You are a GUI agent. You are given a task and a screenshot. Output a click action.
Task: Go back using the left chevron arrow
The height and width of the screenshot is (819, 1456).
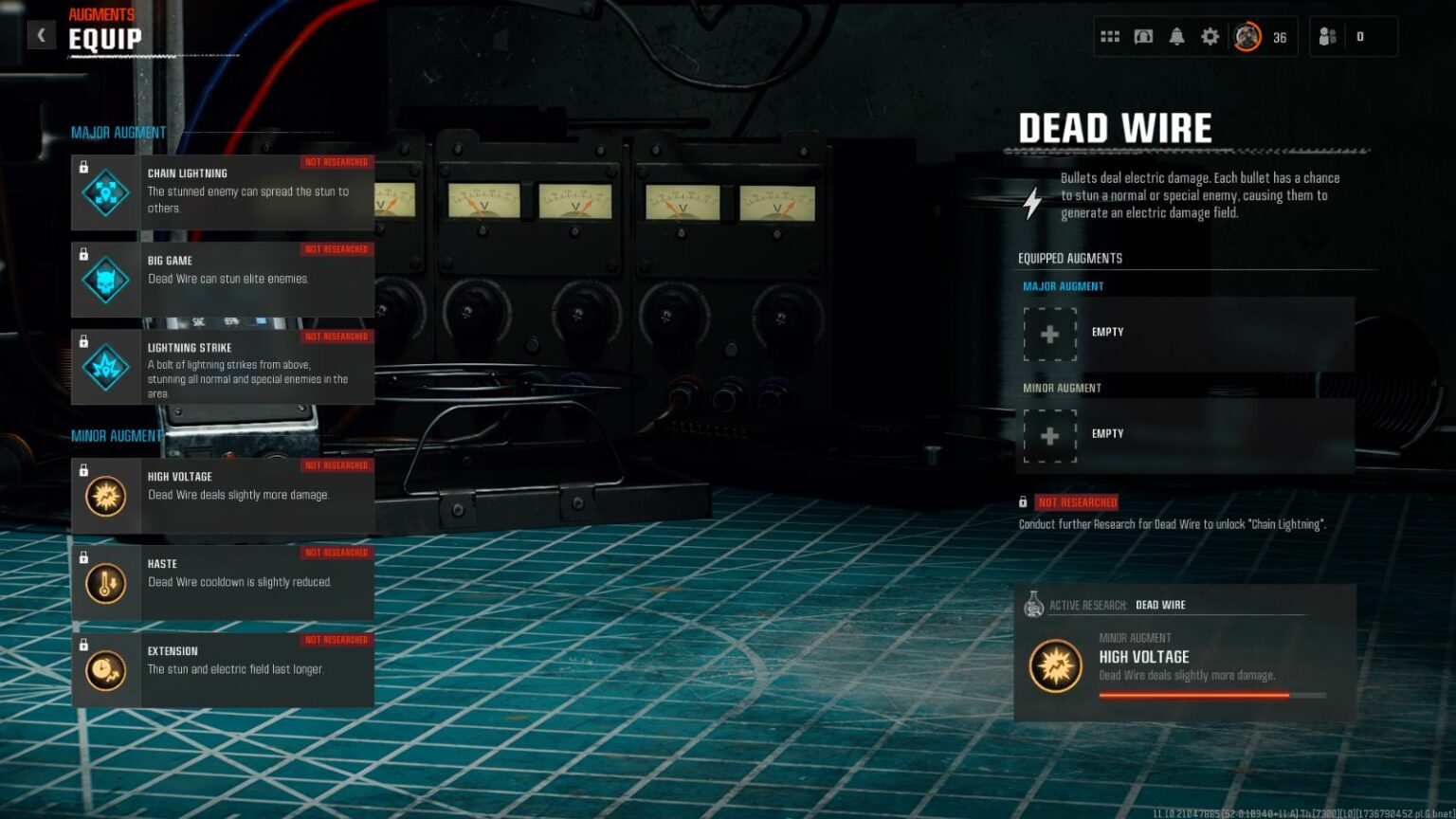click(41, 34)
